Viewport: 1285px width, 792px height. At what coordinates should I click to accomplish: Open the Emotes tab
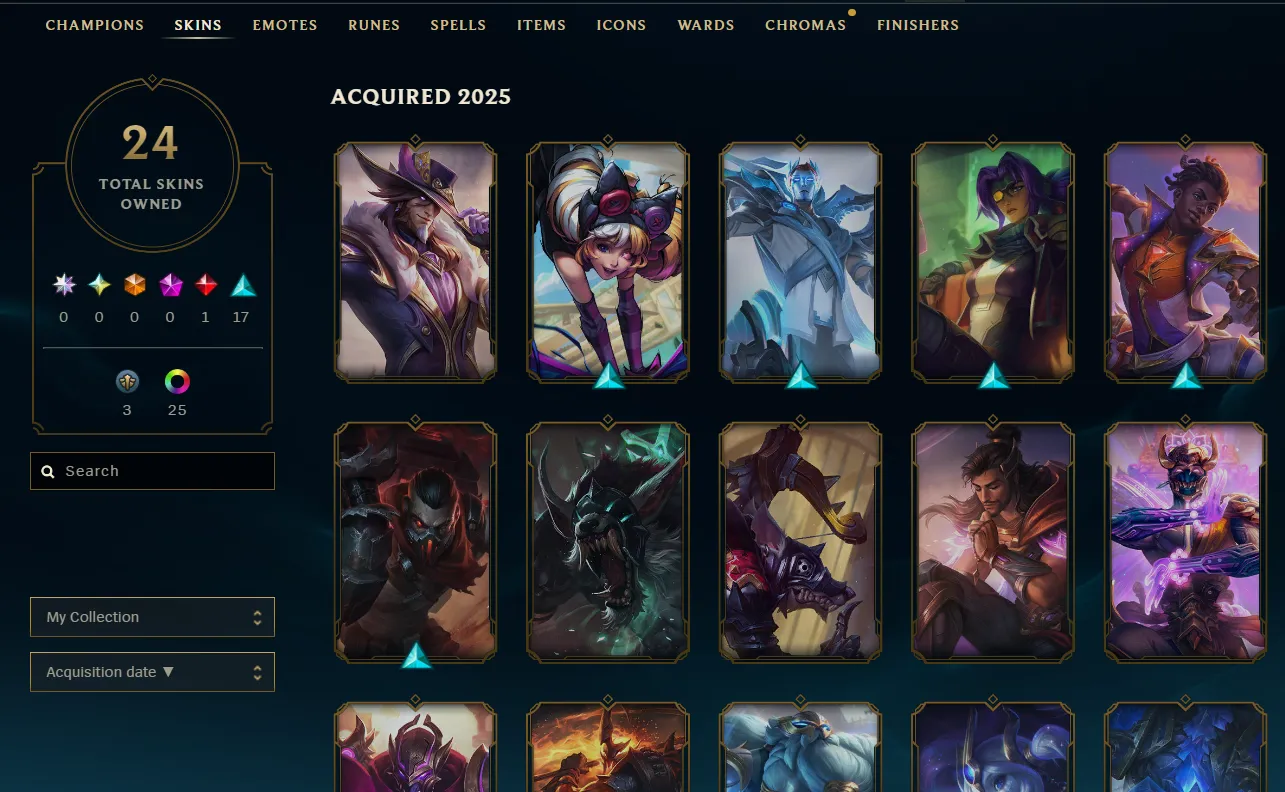pyautogui.click(x=285, y=25)
